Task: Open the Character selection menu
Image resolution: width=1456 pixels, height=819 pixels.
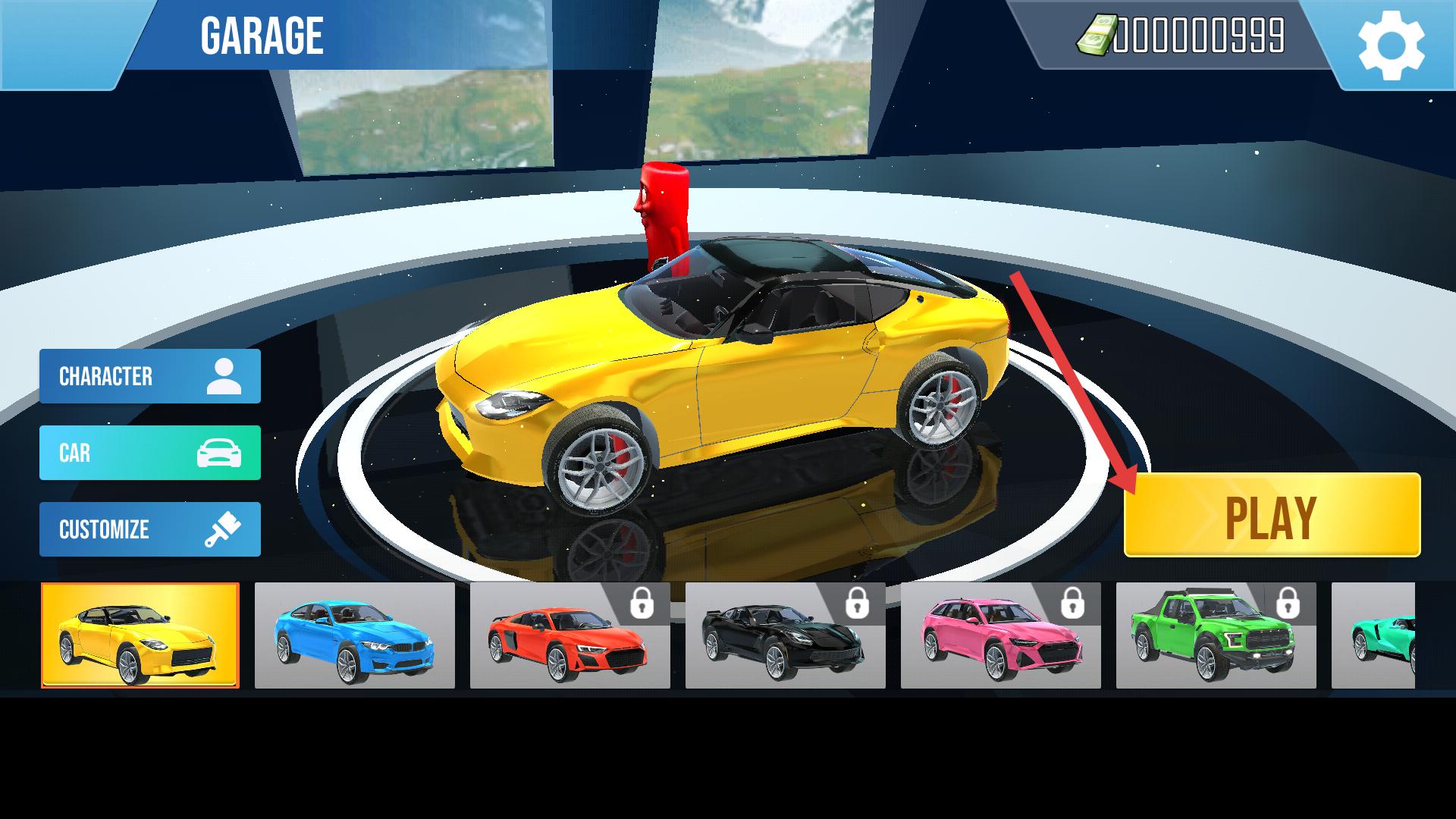Action: (x=150, y=376)
